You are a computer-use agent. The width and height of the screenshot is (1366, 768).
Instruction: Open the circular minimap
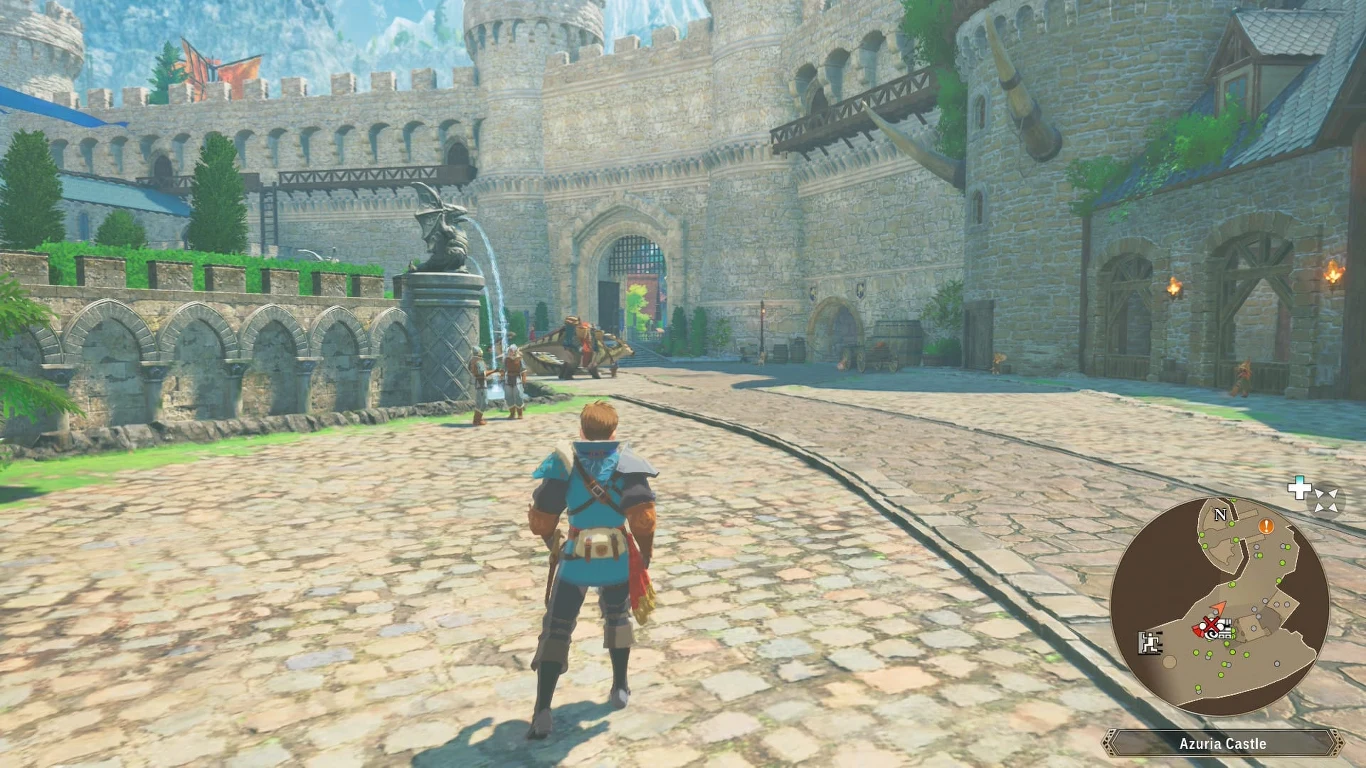tap(1219, 606)
